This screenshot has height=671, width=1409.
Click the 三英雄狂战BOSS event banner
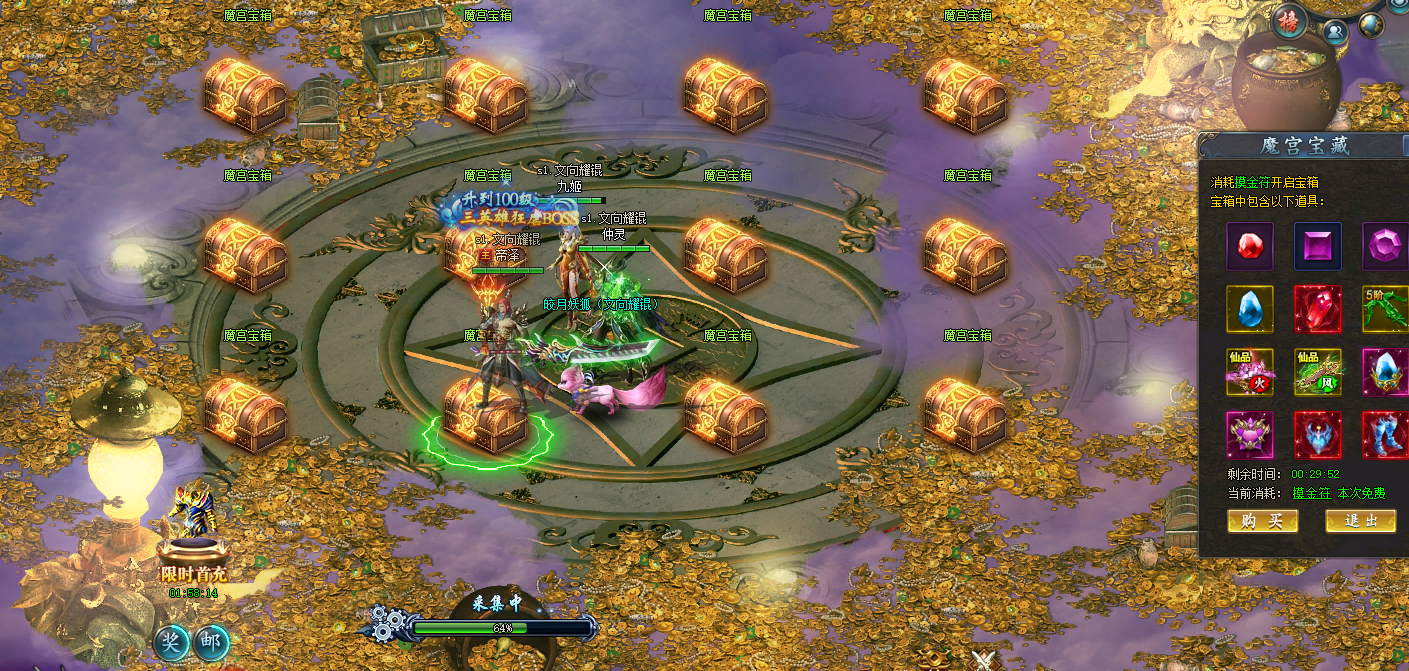[x=505, y=209]
